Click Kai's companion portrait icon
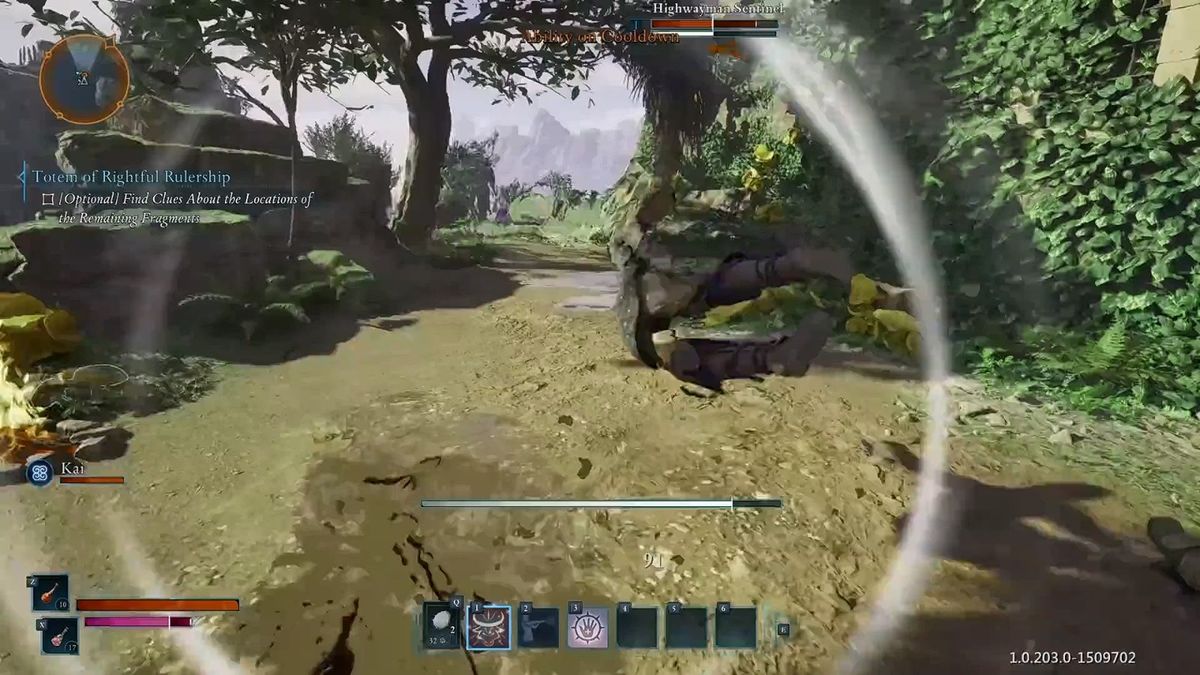 tap(40, 472)
